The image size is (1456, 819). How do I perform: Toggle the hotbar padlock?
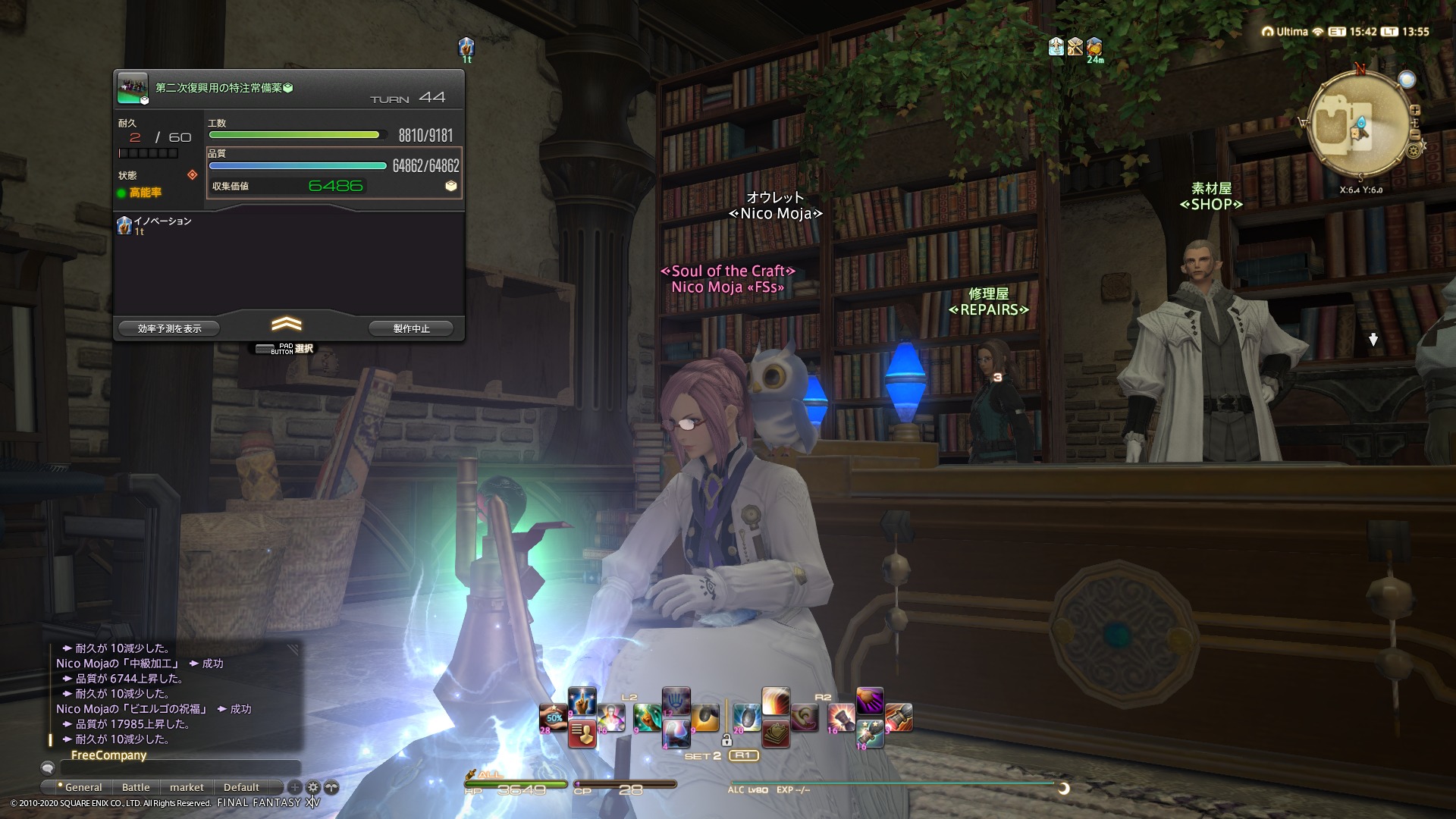click(726, 740)
